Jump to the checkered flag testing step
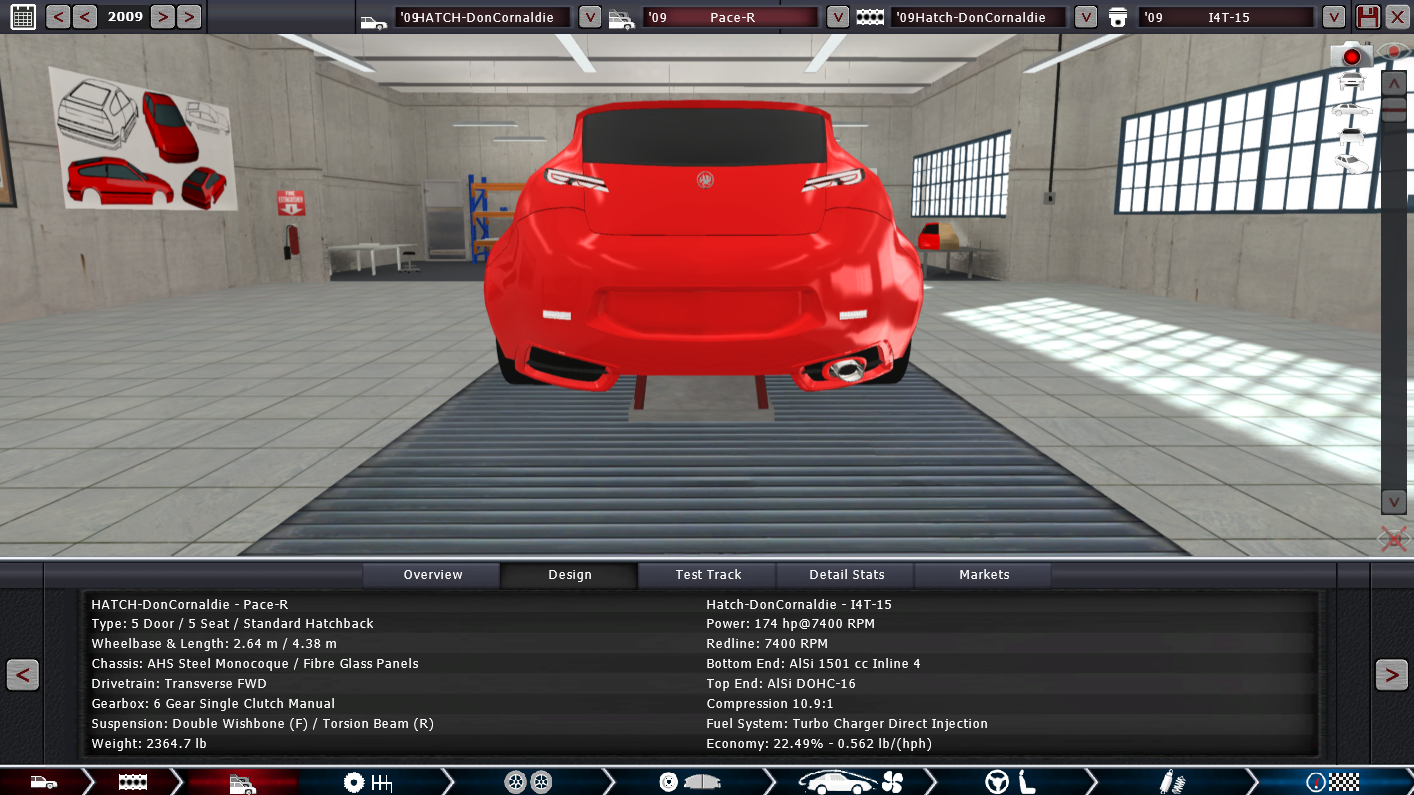 coord(1332,782)
